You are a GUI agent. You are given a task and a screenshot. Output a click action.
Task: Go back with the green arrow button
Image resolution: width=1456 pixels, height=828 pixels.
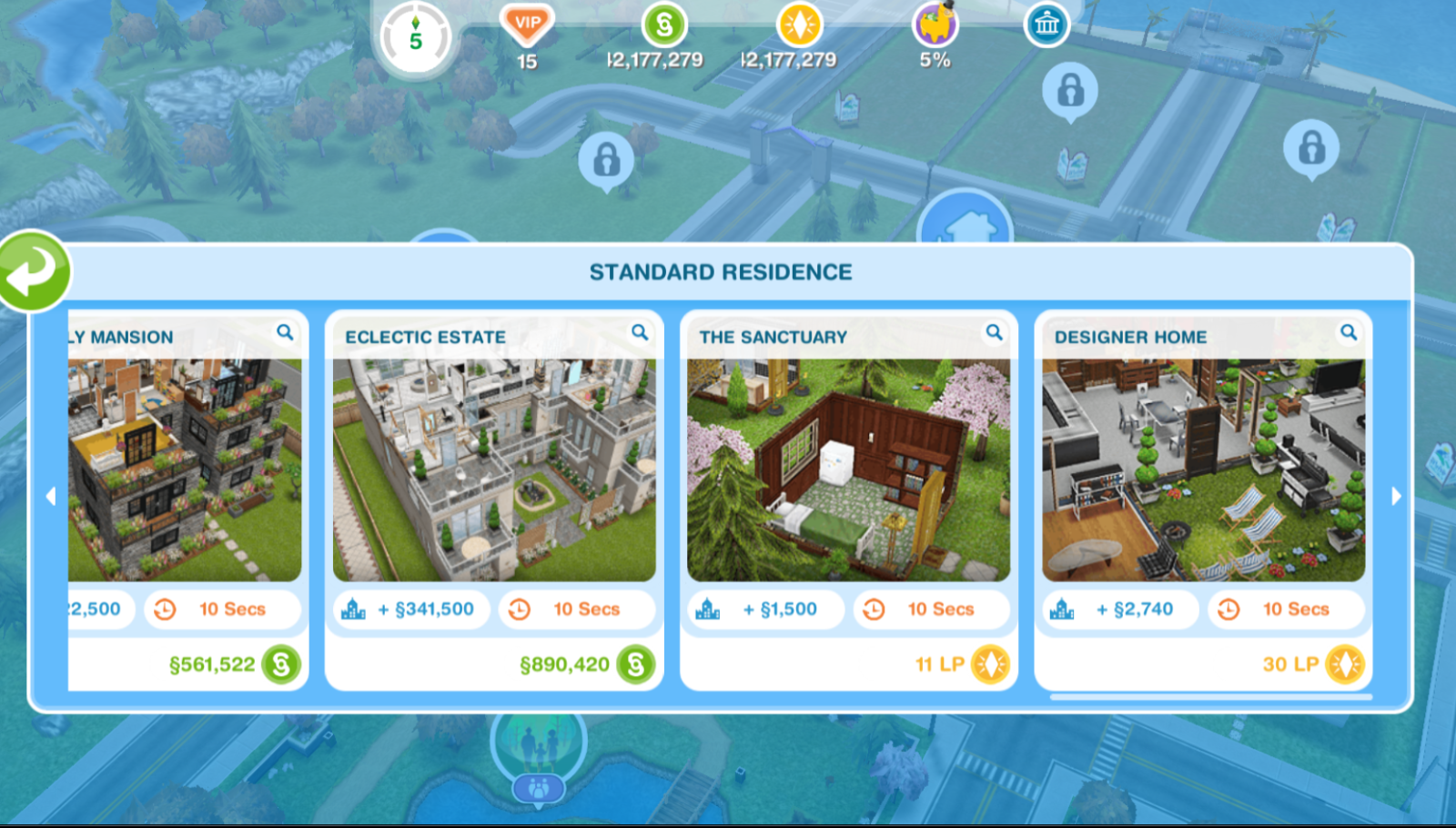35,271
